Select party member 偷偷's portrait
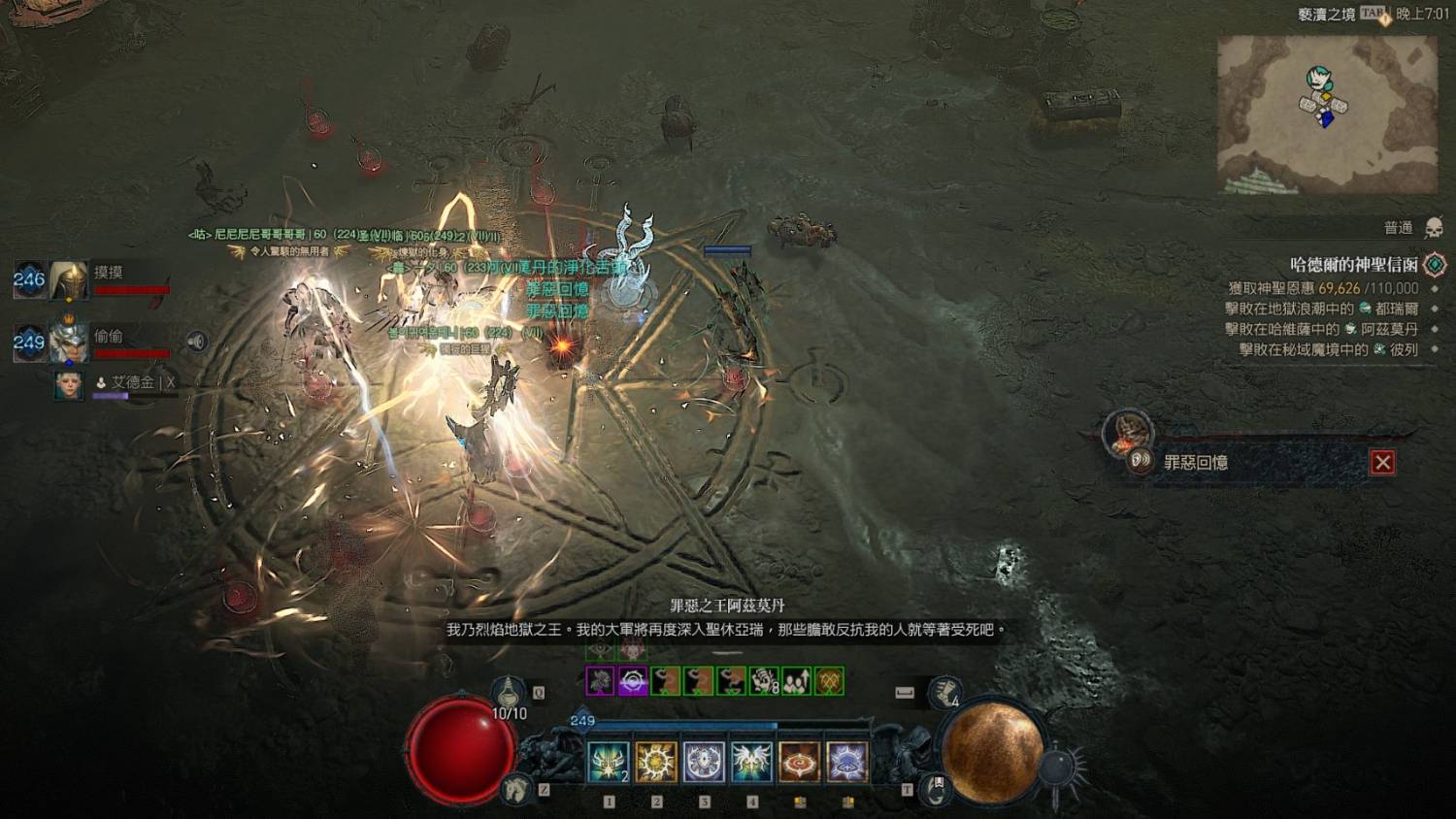Image resolution: width=1456 pixels, height=819 pixels. coord(69,341)
